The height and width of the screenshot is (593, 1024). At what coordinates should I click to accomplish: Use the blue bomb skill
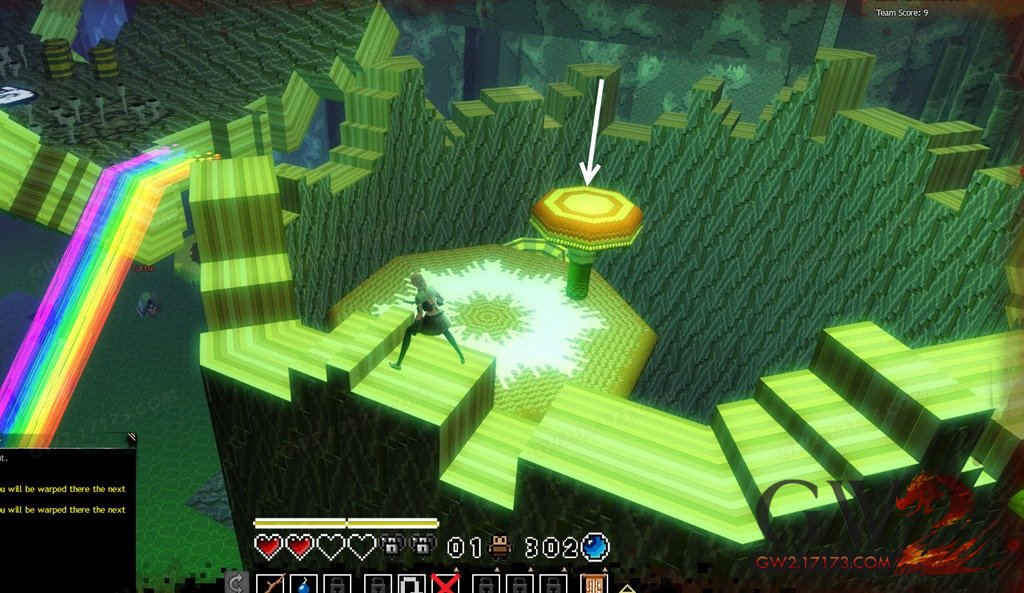pyautogui.click(x=305, y=584)
